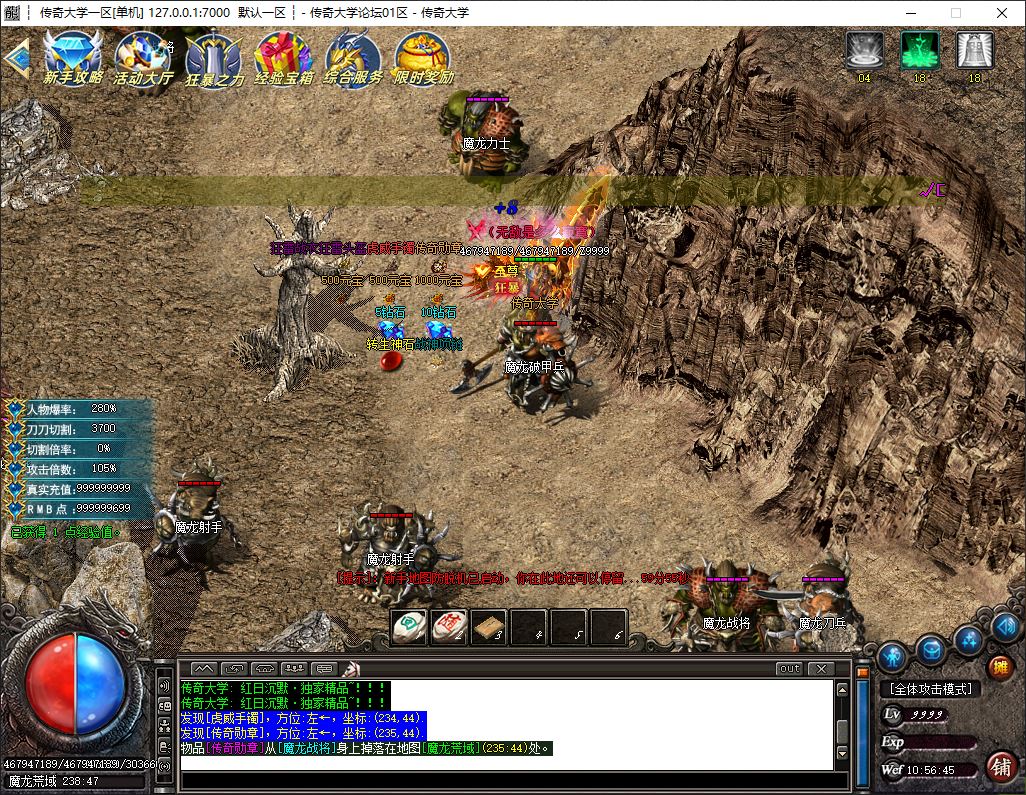Image resolution: width=1026 pixels, height=795 pixels.
Task: Open the skills sparkle icon
Action: pyautogui.click(x=968, y=639)
